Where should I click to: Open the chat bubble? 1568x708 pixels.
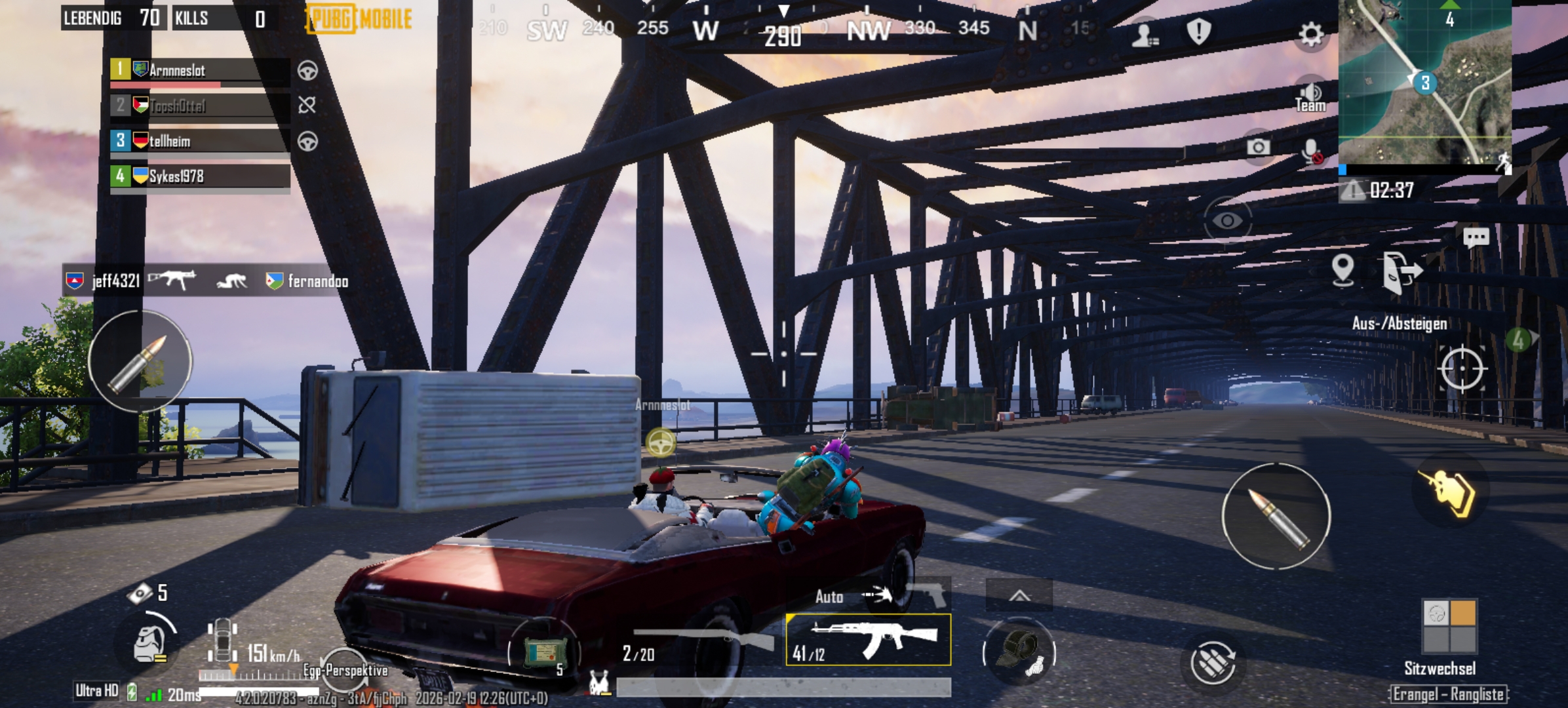tap(1476, 237)
